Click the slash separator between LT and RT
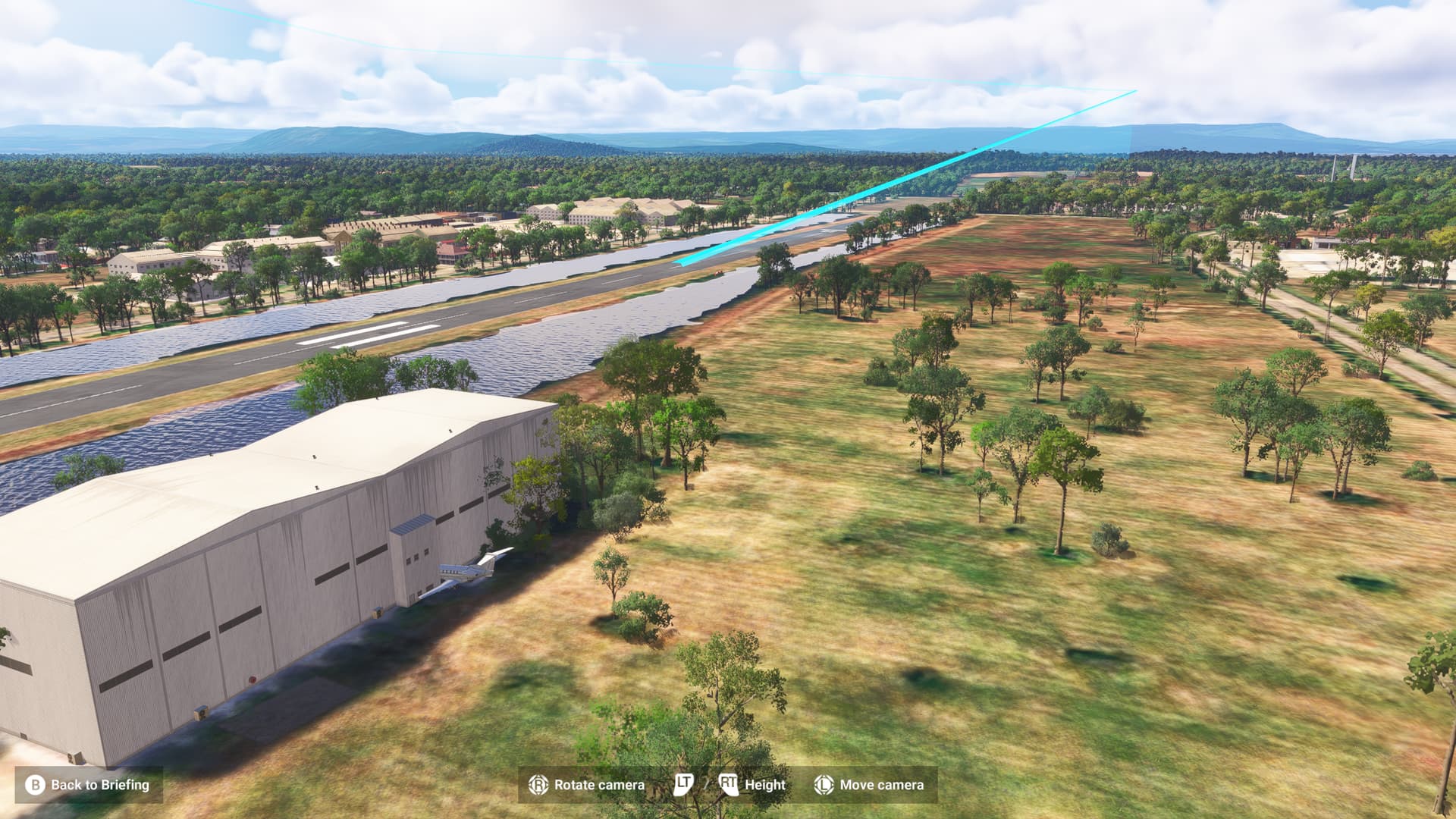This screenshot has height=819, width=1456. click(706, 782)
